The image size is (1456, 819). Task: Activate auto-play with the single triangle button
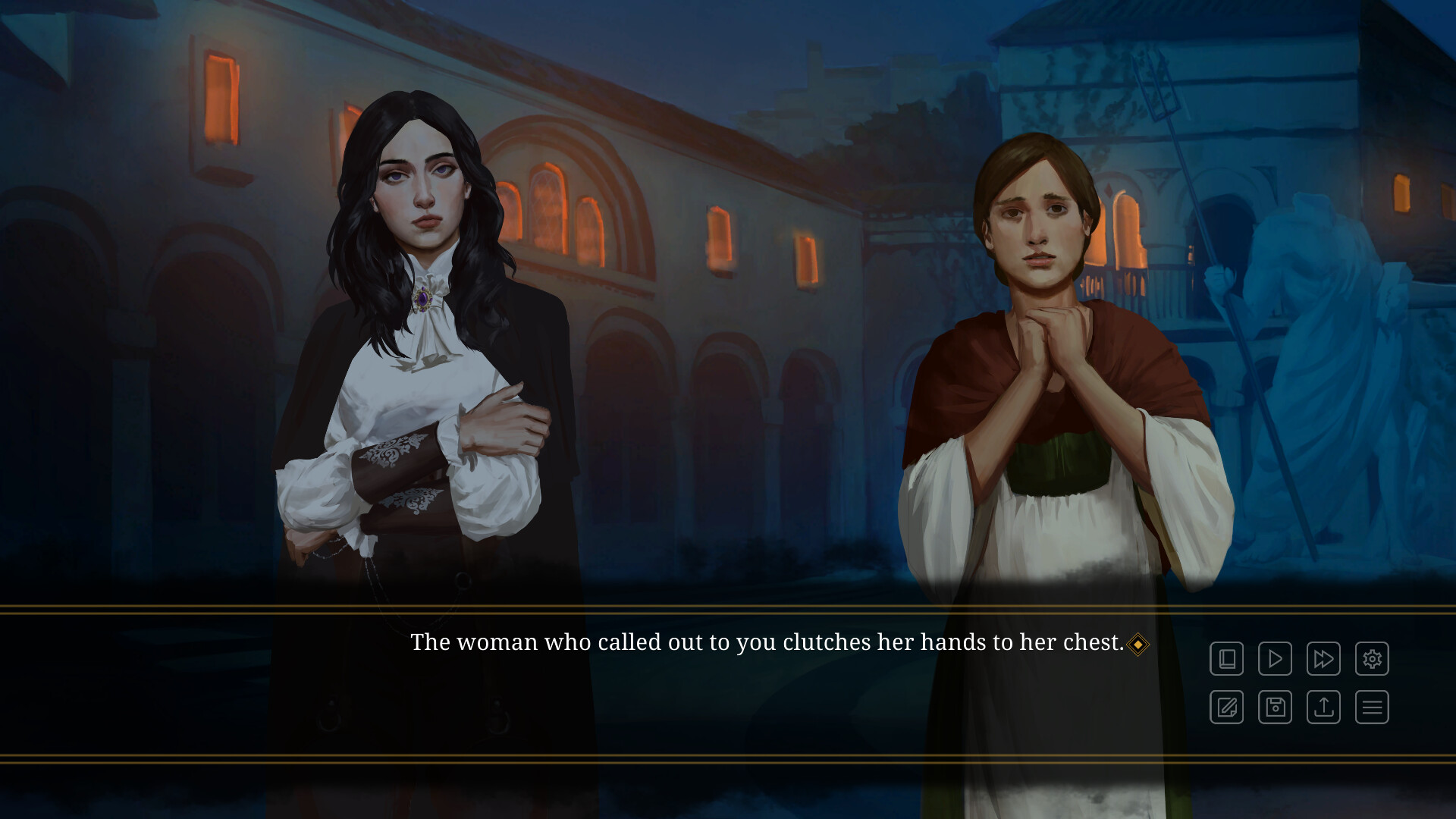coord(1275,659)
